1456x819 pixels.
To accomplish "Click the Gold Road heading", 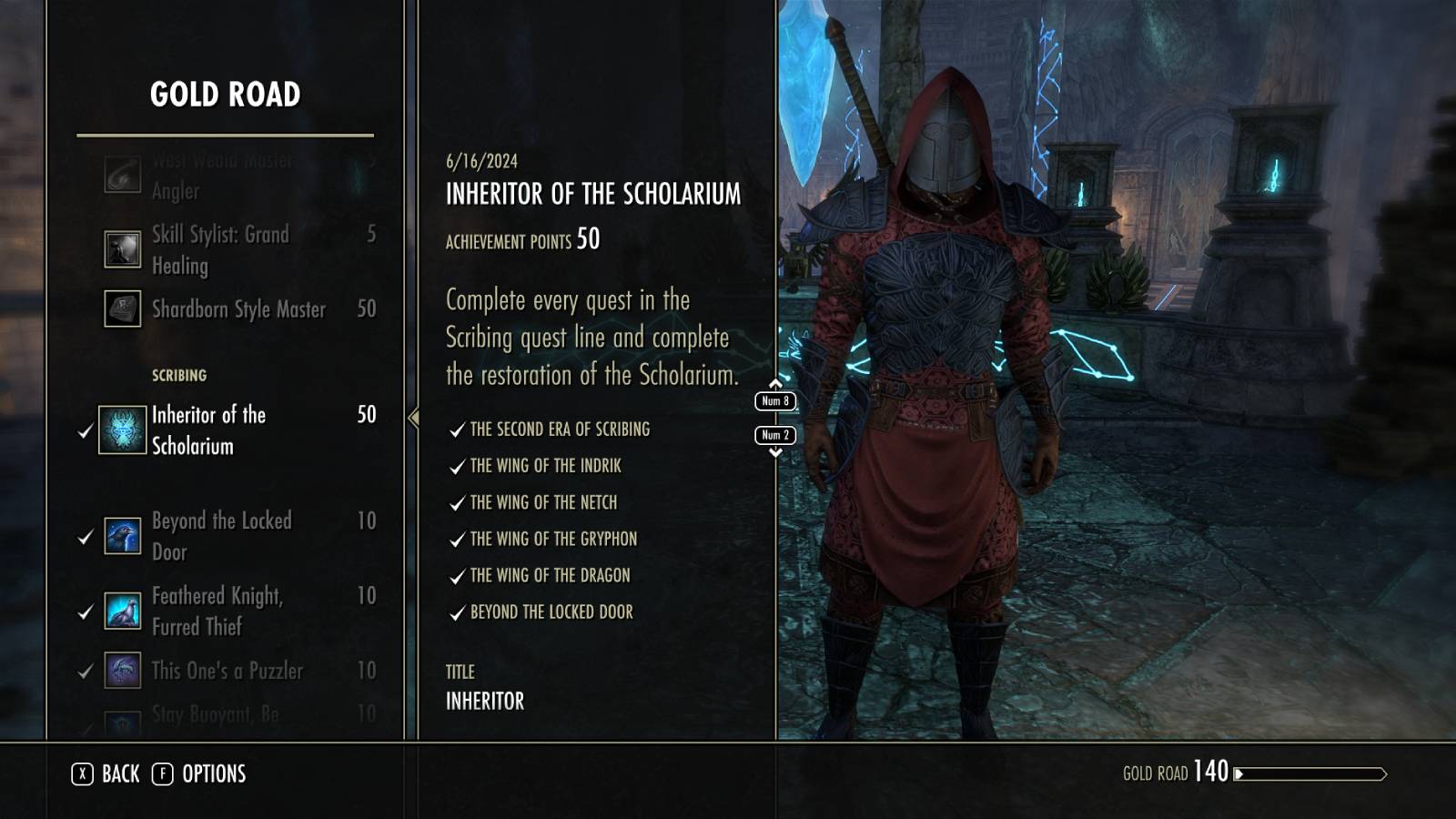I will (224, 92).
